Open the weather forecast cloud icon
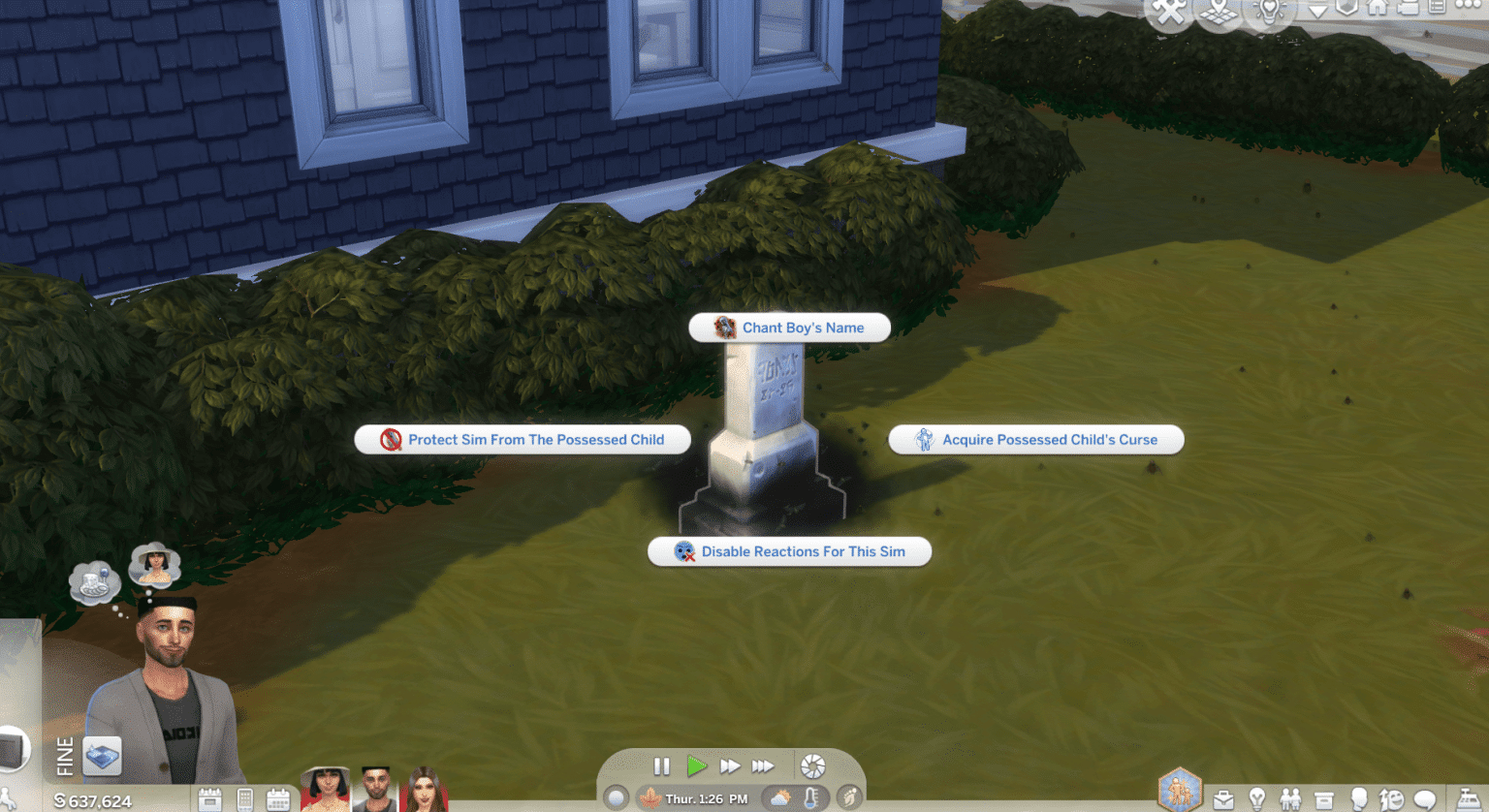 click(780, 797)
